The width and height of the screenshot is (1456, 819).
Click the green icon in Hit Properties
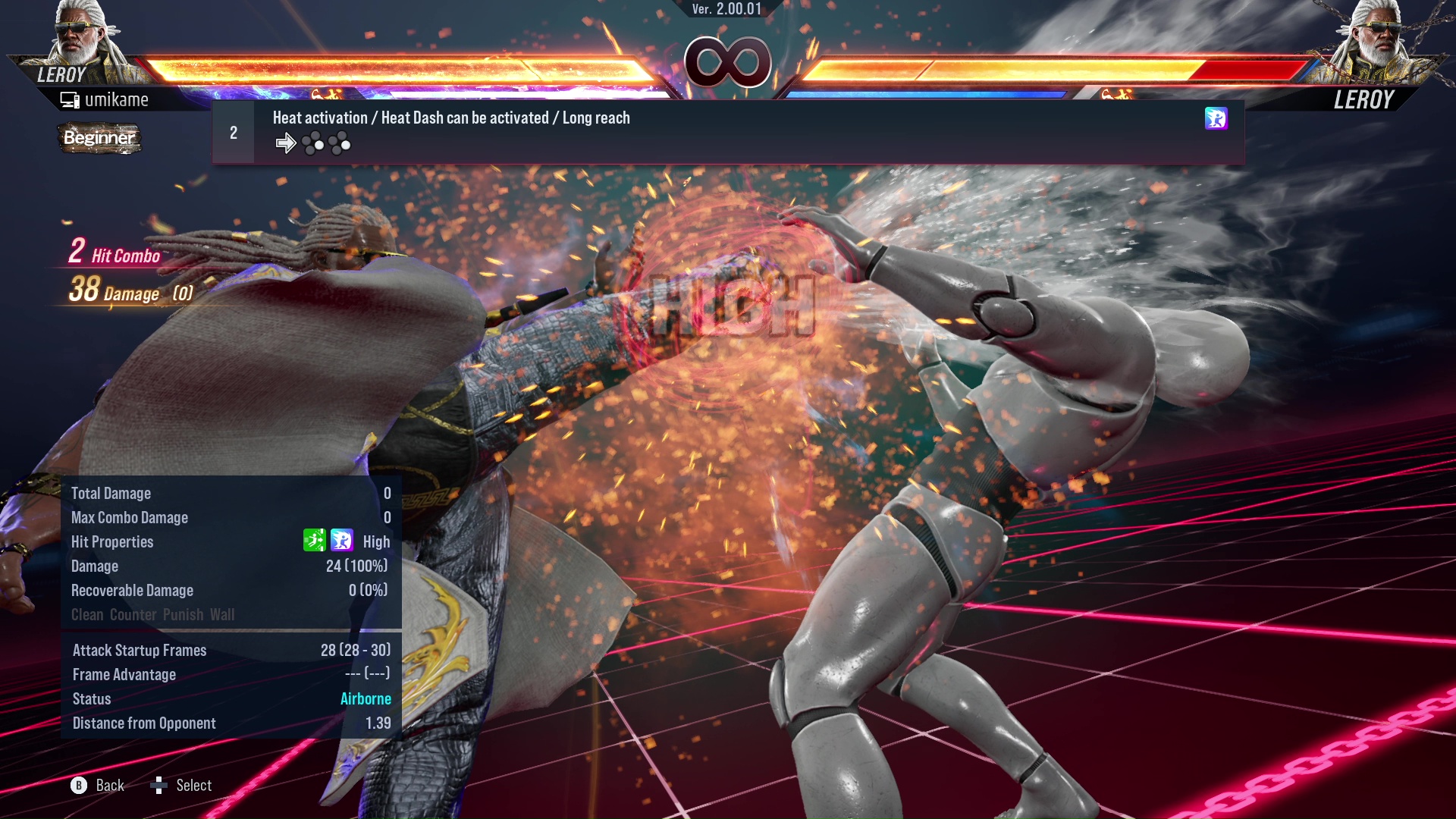(314, 540)
